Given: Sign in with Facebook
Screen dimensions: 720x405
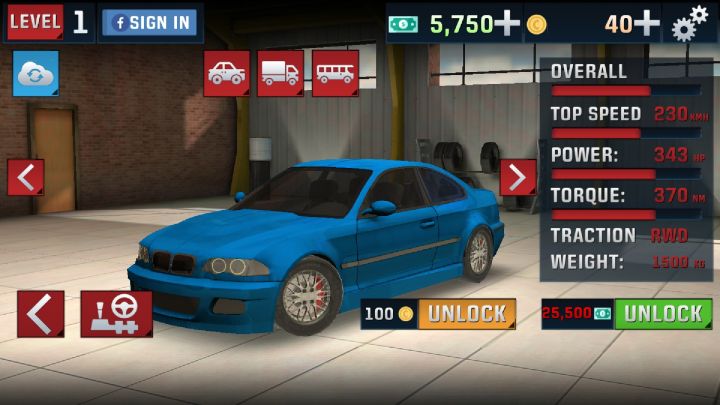Looking at the screenshot, I should [149, 22].
